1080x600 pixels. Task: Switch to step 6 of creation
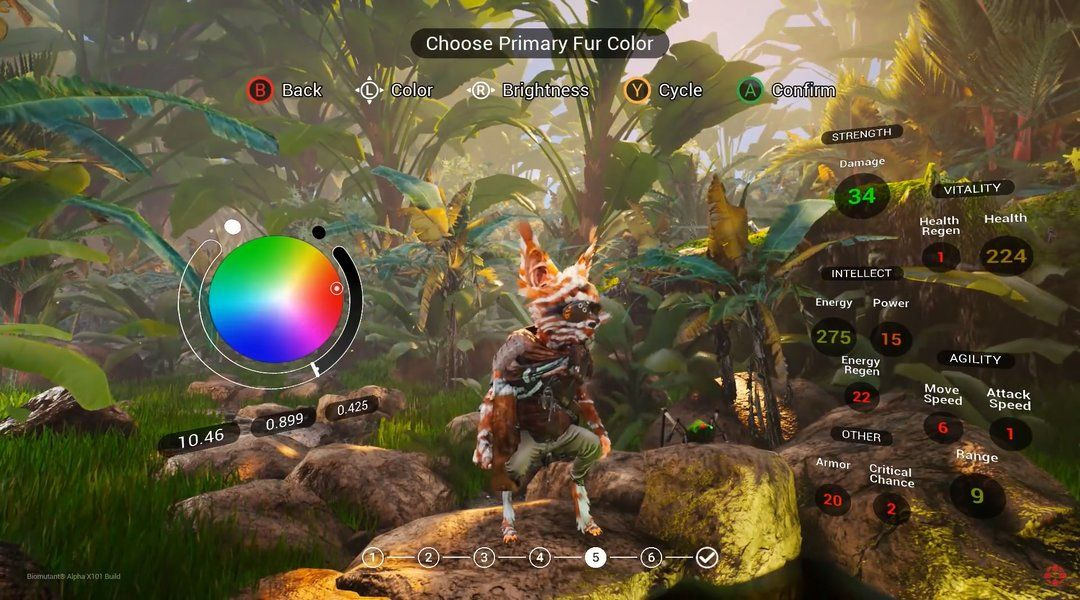(651, 557)
